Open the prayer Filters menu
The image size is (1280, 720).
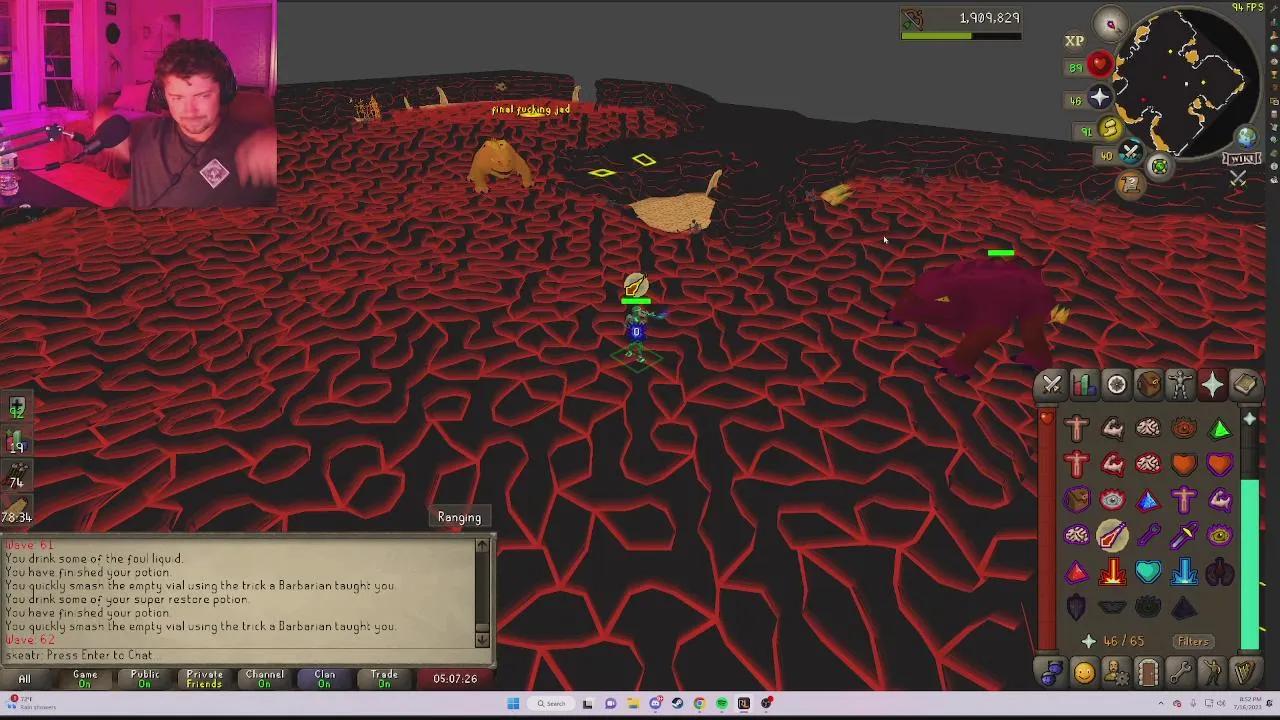1192,641
